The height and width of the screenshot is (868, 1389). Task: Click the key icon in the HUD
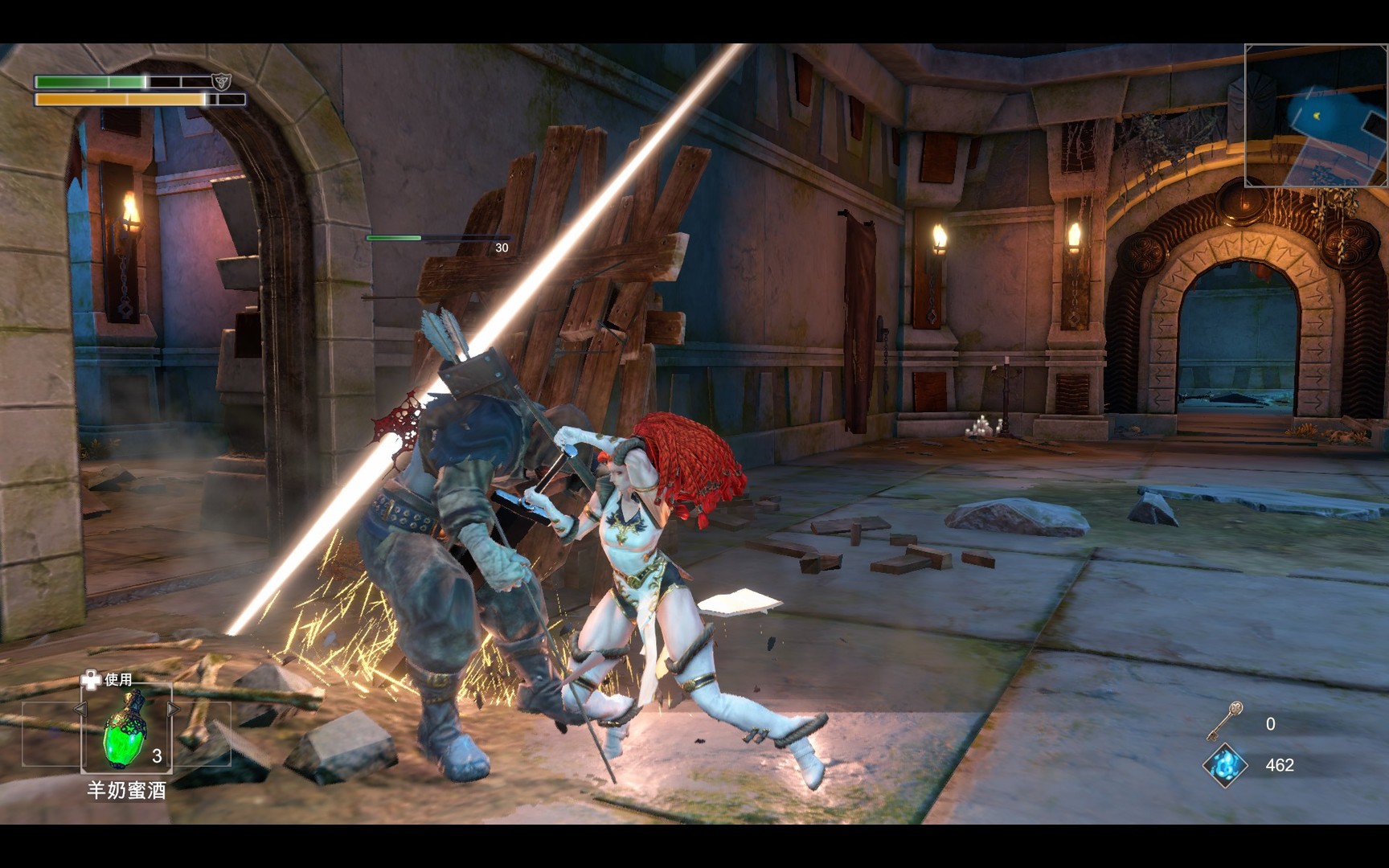click(x=1225, y=721)
